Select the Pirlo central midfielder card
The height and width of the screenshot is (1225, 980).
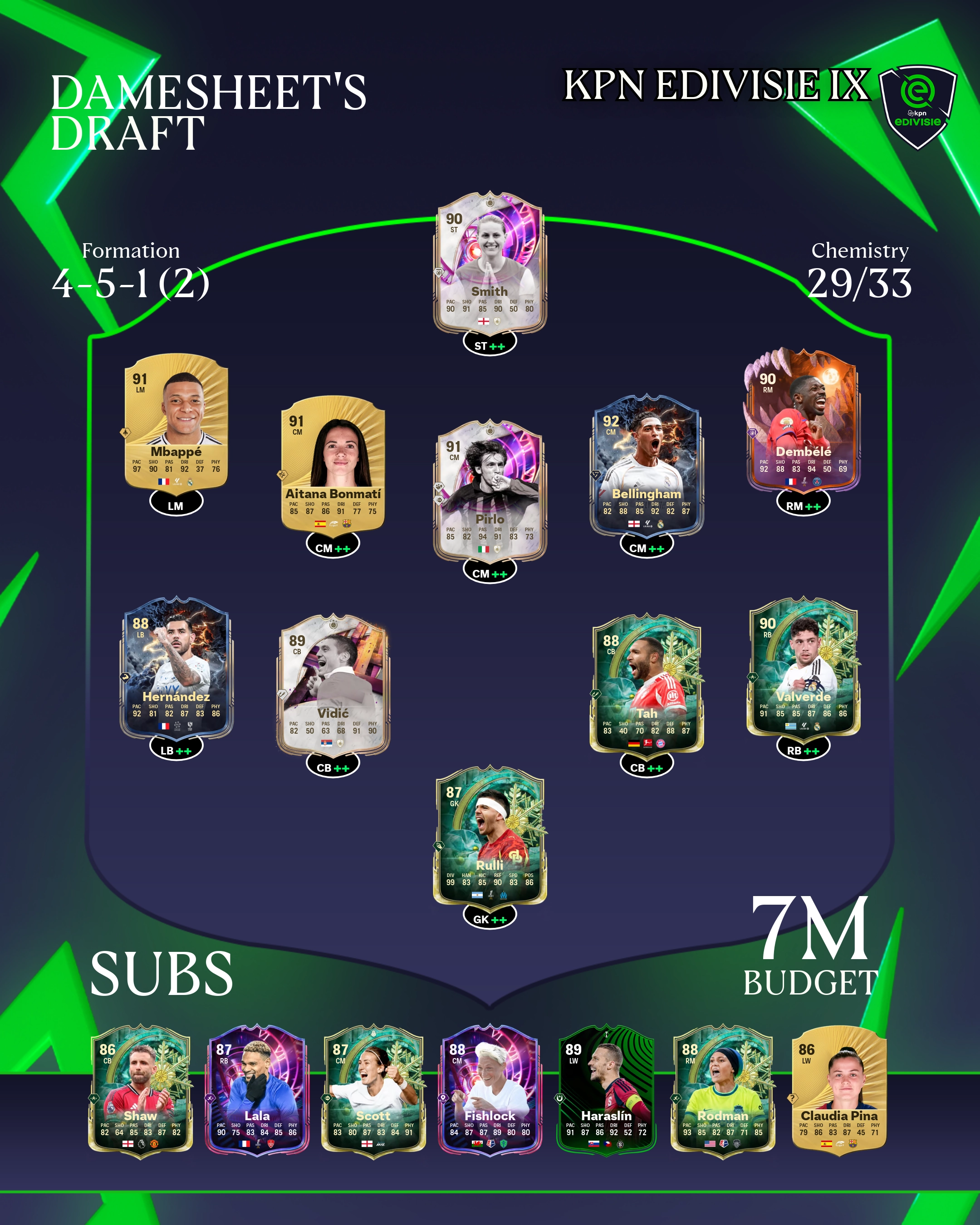click(490, 490)
